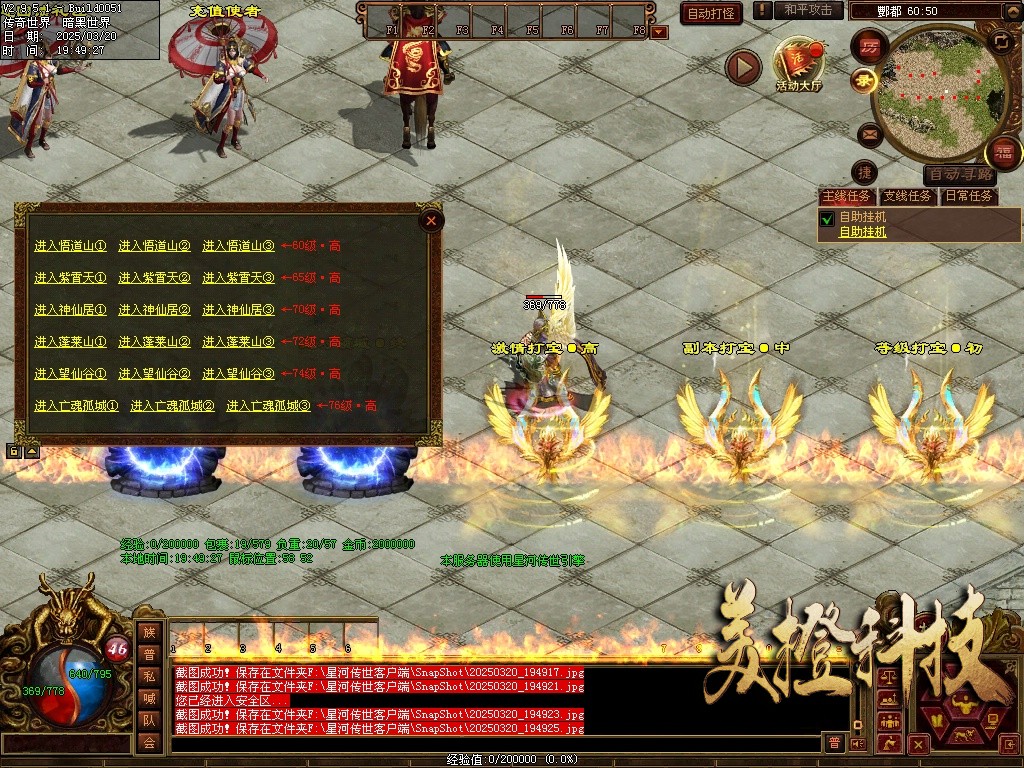Select the 进入神仙居③ entry
Image resolution: width=1024 pixels, height=768 pixels.
point(238,310)
